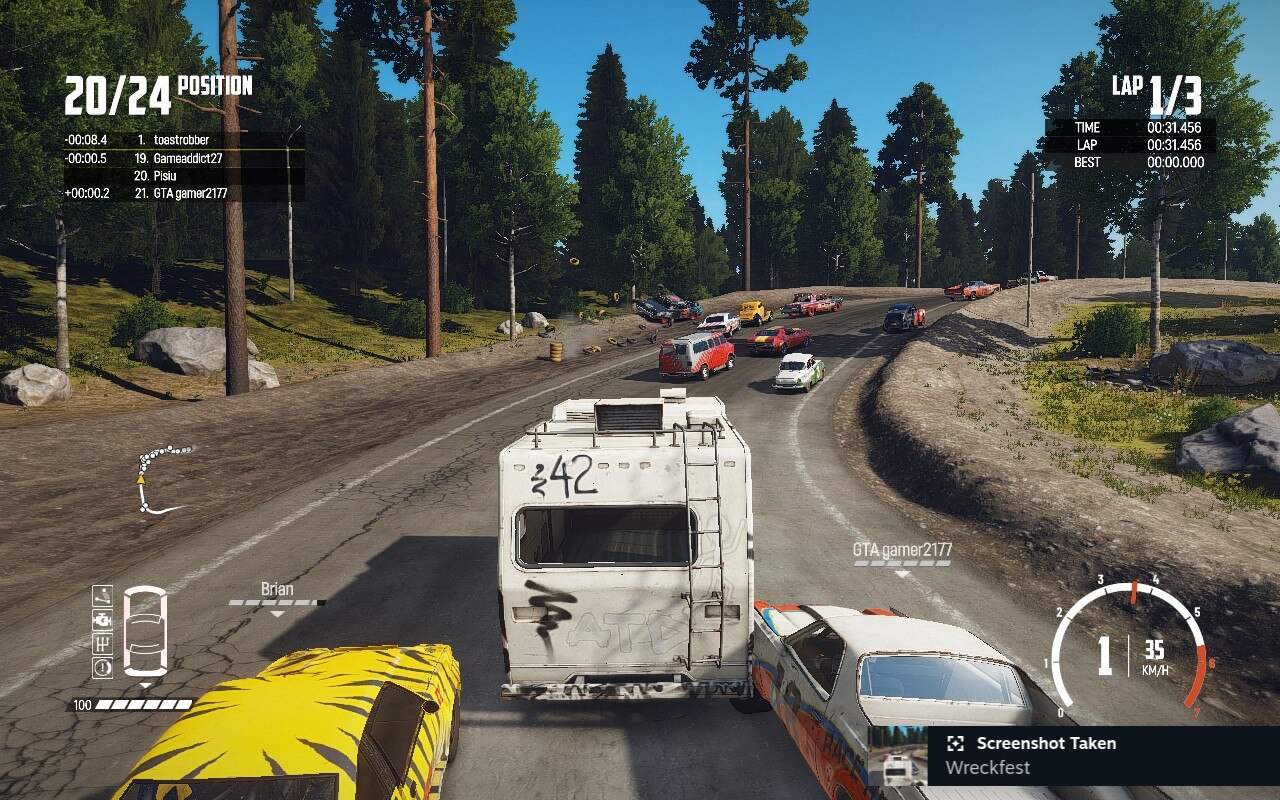The height and width of the screenshot is (800, 1280).
Task: Select the transmission damage icon
Action: coord(102,645)
